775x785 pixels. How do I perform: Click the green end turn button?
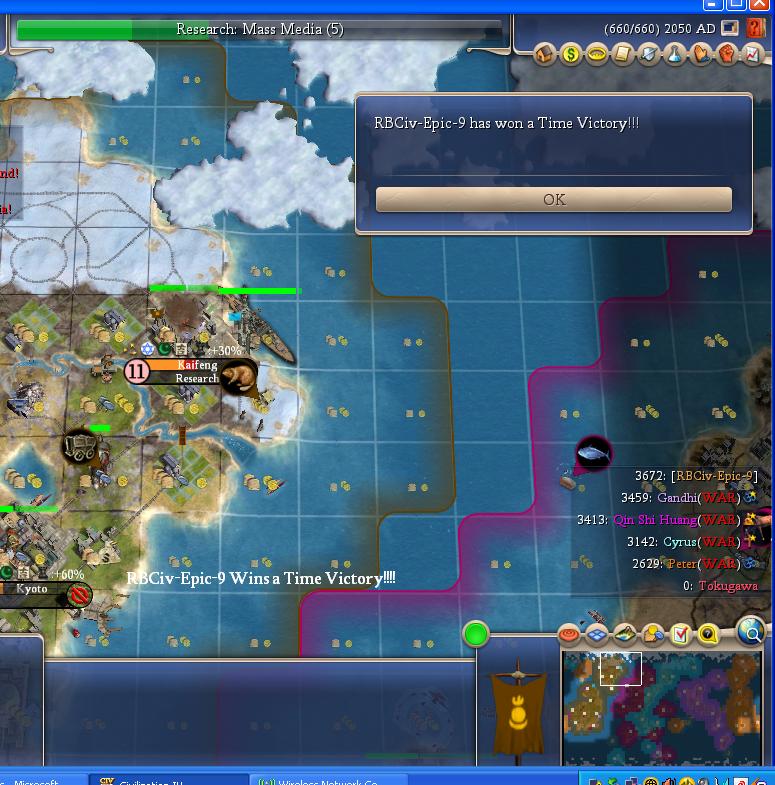coord(476,633)
